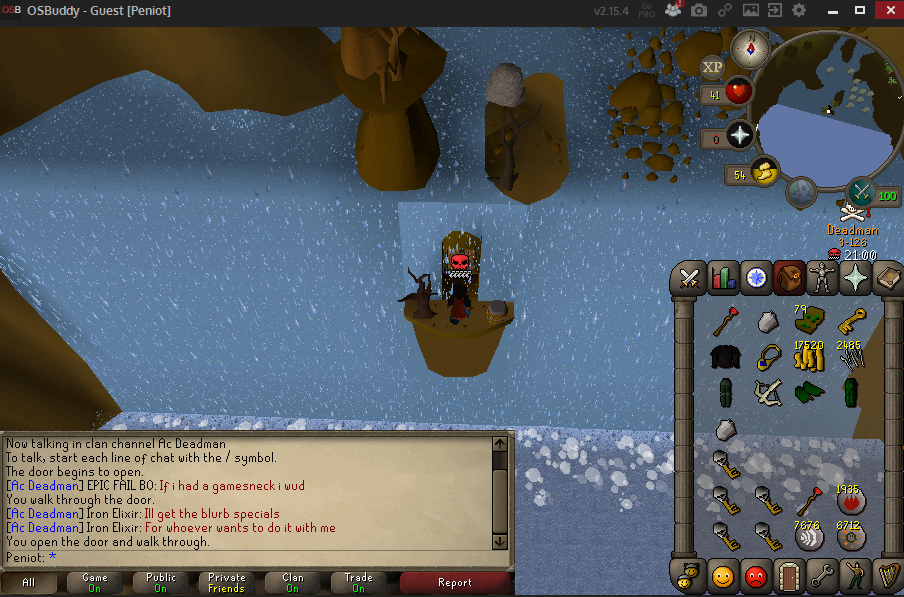Open the Combat Options tab
This screenshot has width=904, height=597.
click(x=690, y=278)
